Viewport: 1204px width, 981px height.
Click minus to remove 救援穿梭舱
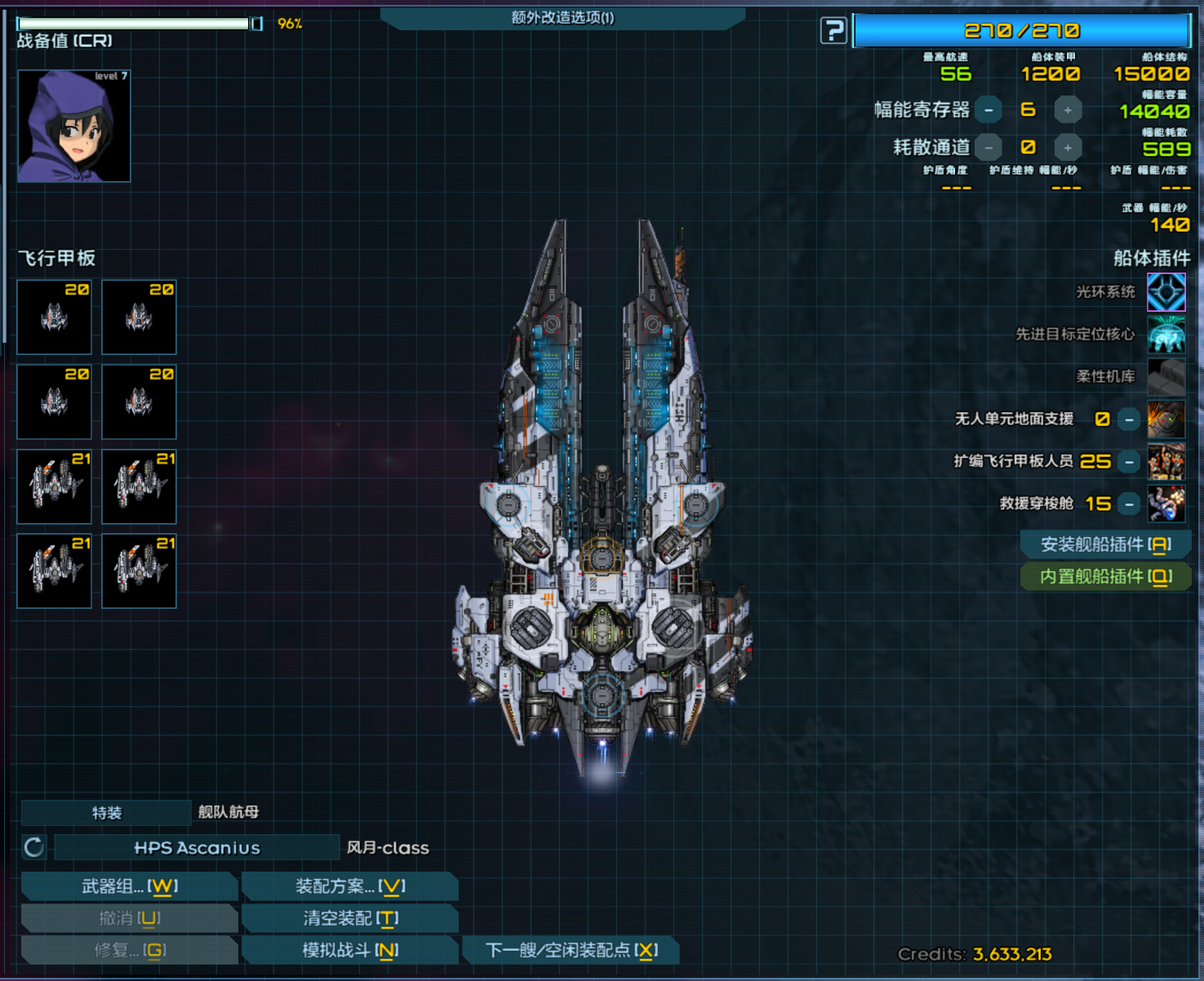1131,504
